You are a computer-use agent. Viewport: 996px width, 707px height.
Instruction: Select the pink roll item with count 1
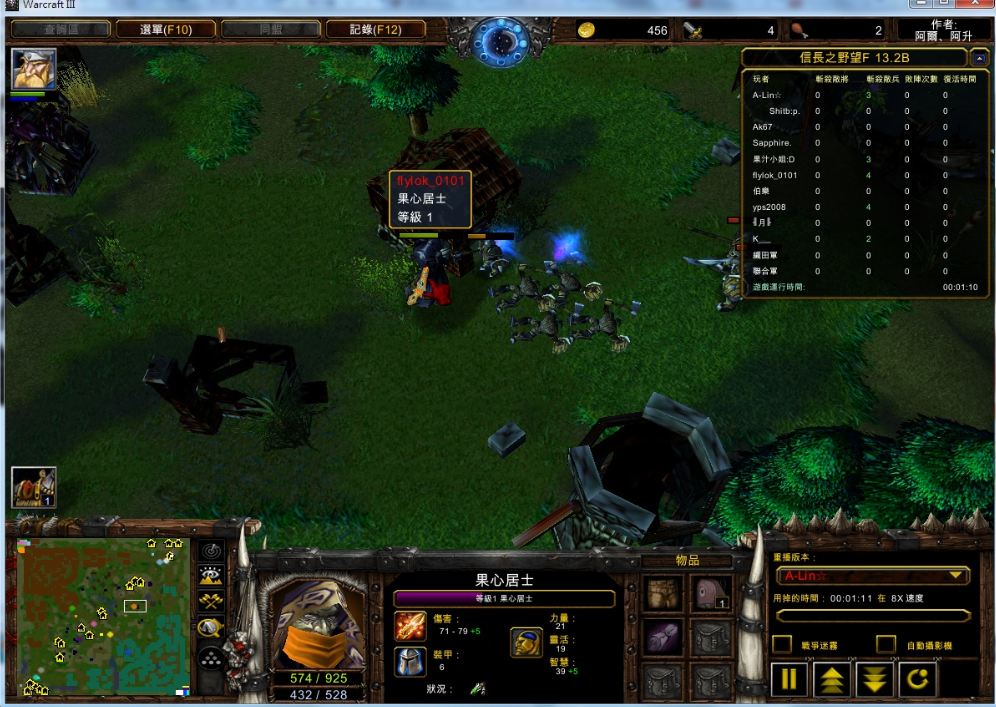tap(713, 594)
